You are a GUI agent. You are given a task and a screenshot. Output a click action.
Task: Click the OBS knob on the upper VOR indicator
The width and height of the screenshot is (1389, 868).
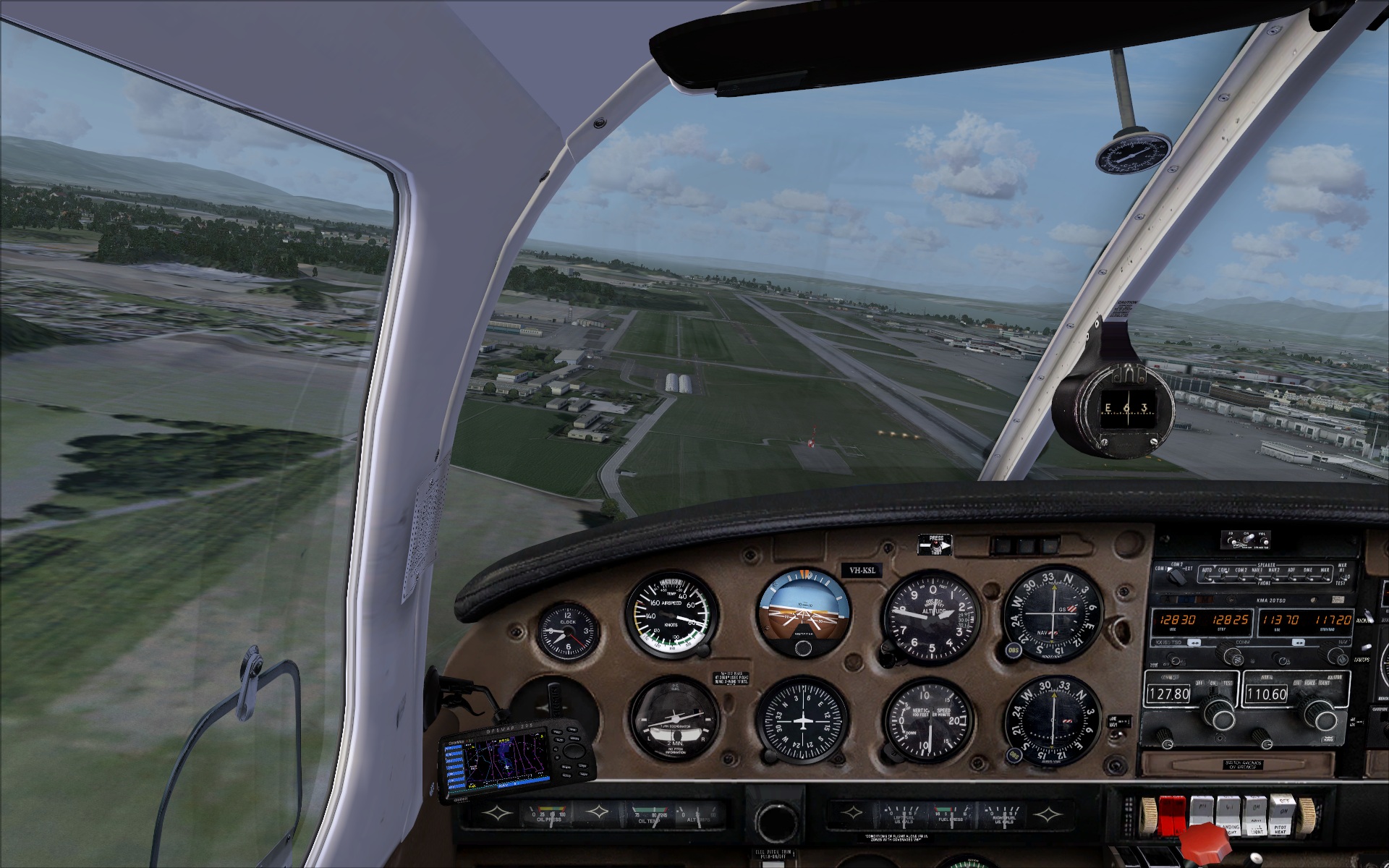1014,650
